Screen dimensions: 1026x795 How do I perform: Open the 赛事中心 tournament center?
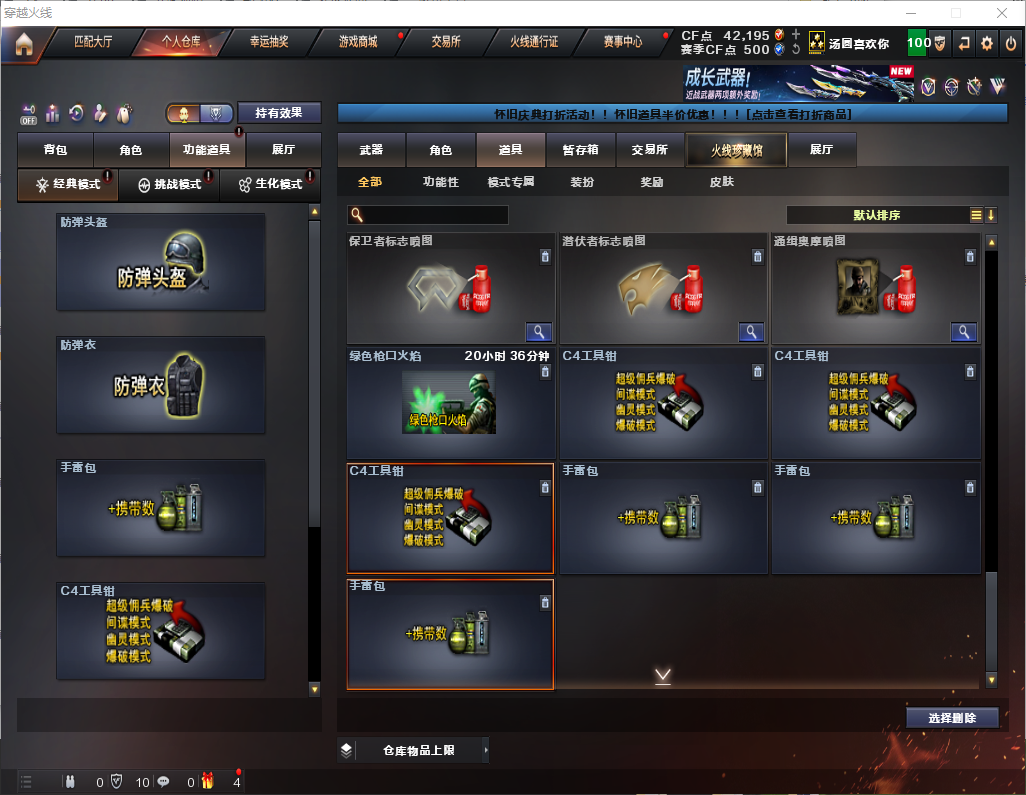622,42
